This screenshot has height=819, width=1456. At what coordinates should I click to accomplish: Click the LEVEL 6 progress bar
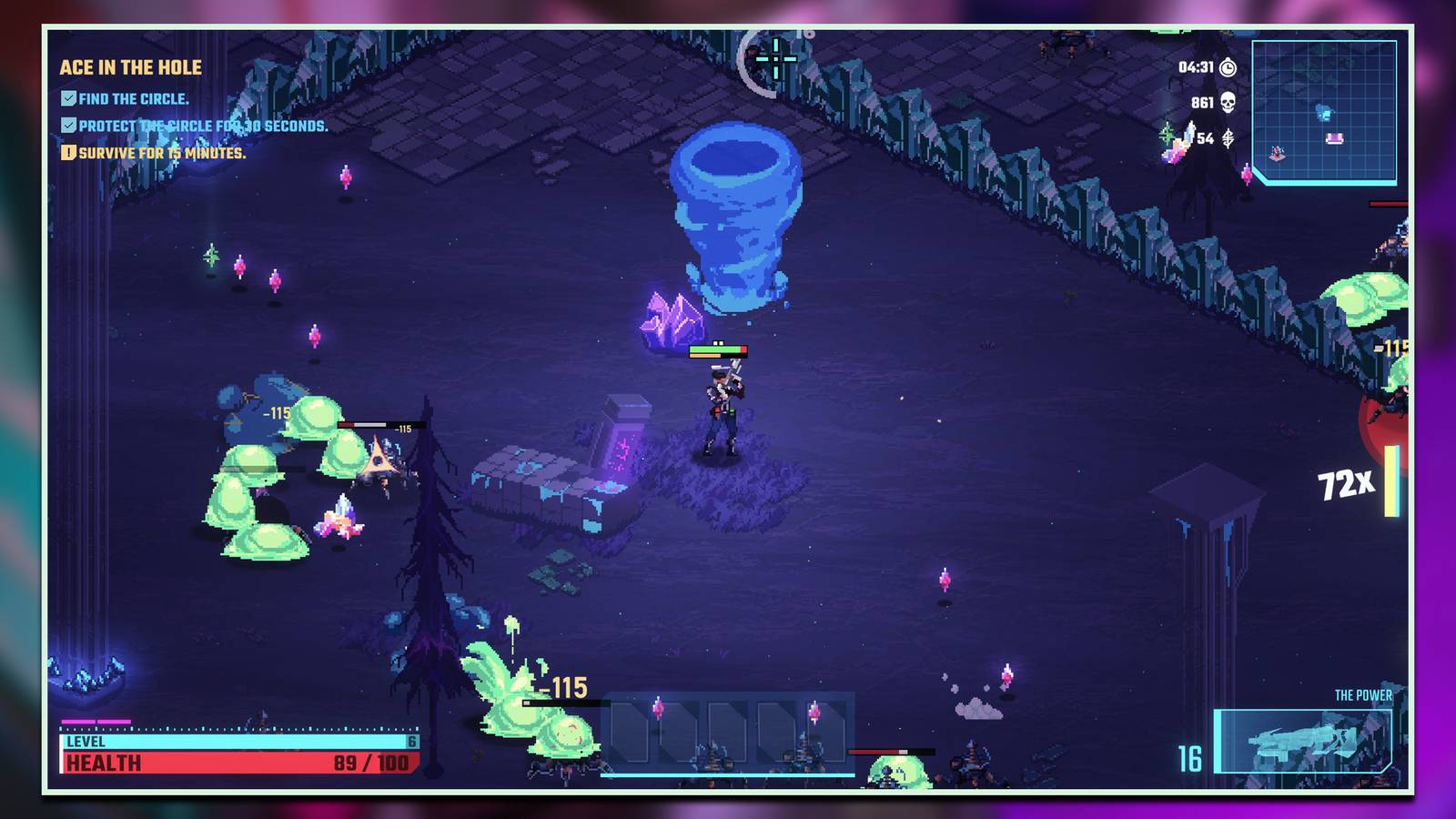[x=227, y=743]
